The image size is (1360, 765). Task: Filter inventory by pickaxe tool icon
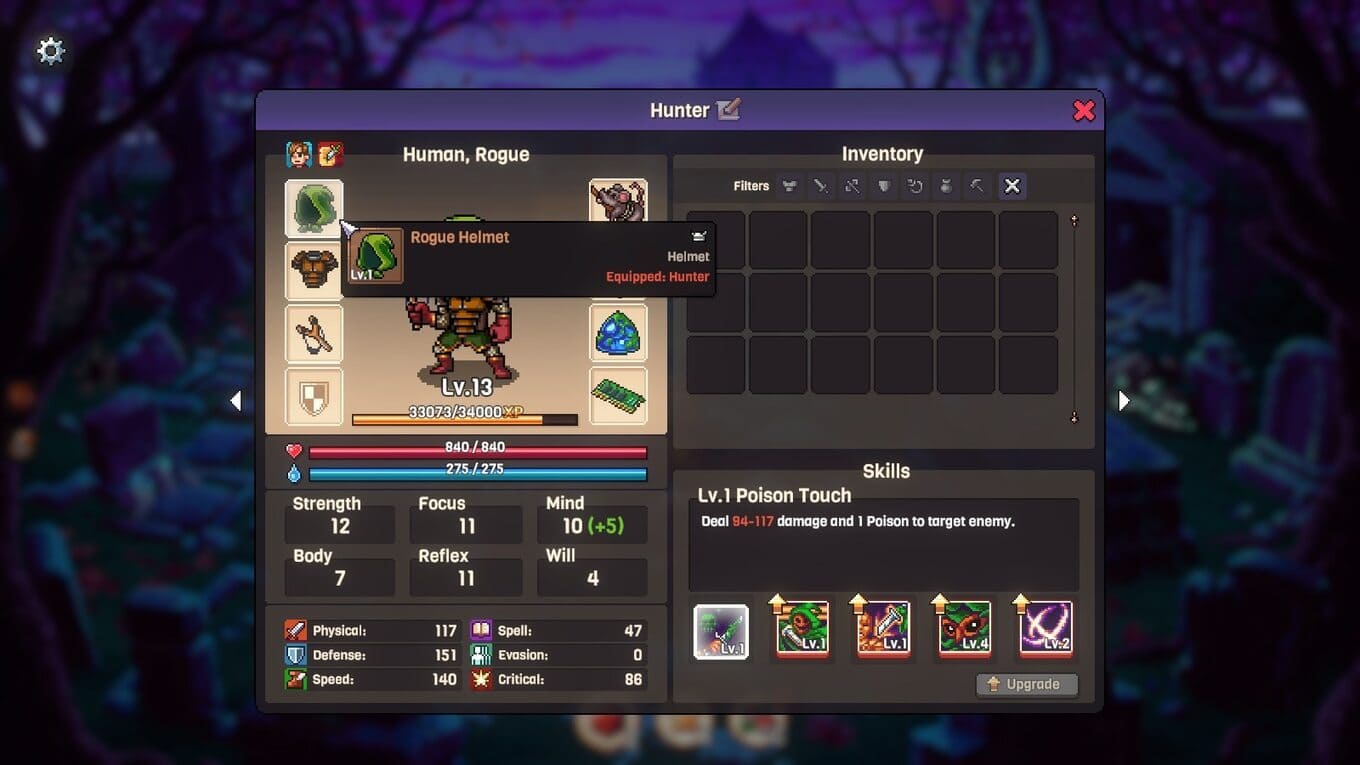pos(977,186)
